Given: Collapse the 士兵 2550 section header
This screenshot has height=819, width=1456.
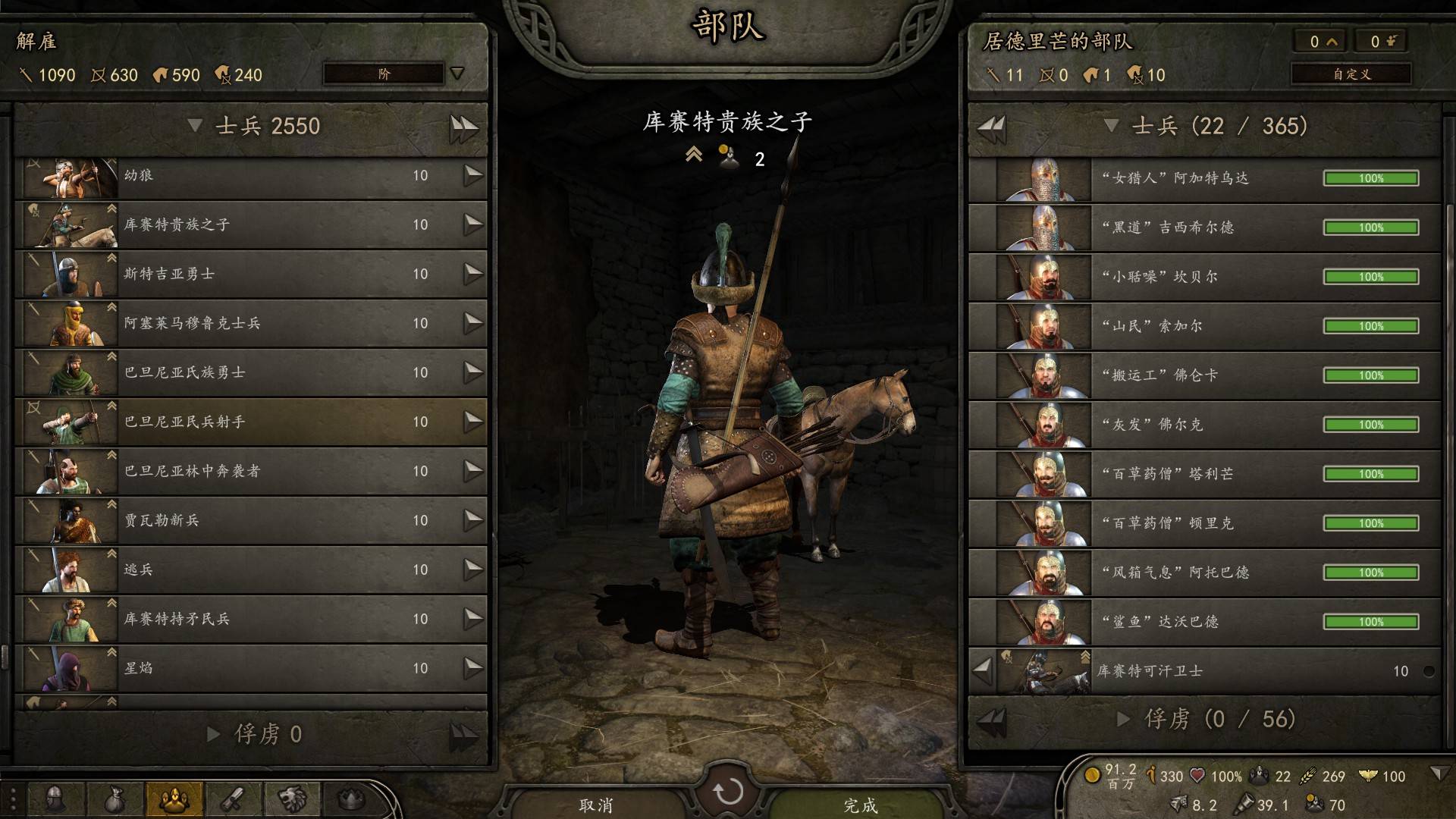Looking at the screenshot, I should tap(196, 126).
